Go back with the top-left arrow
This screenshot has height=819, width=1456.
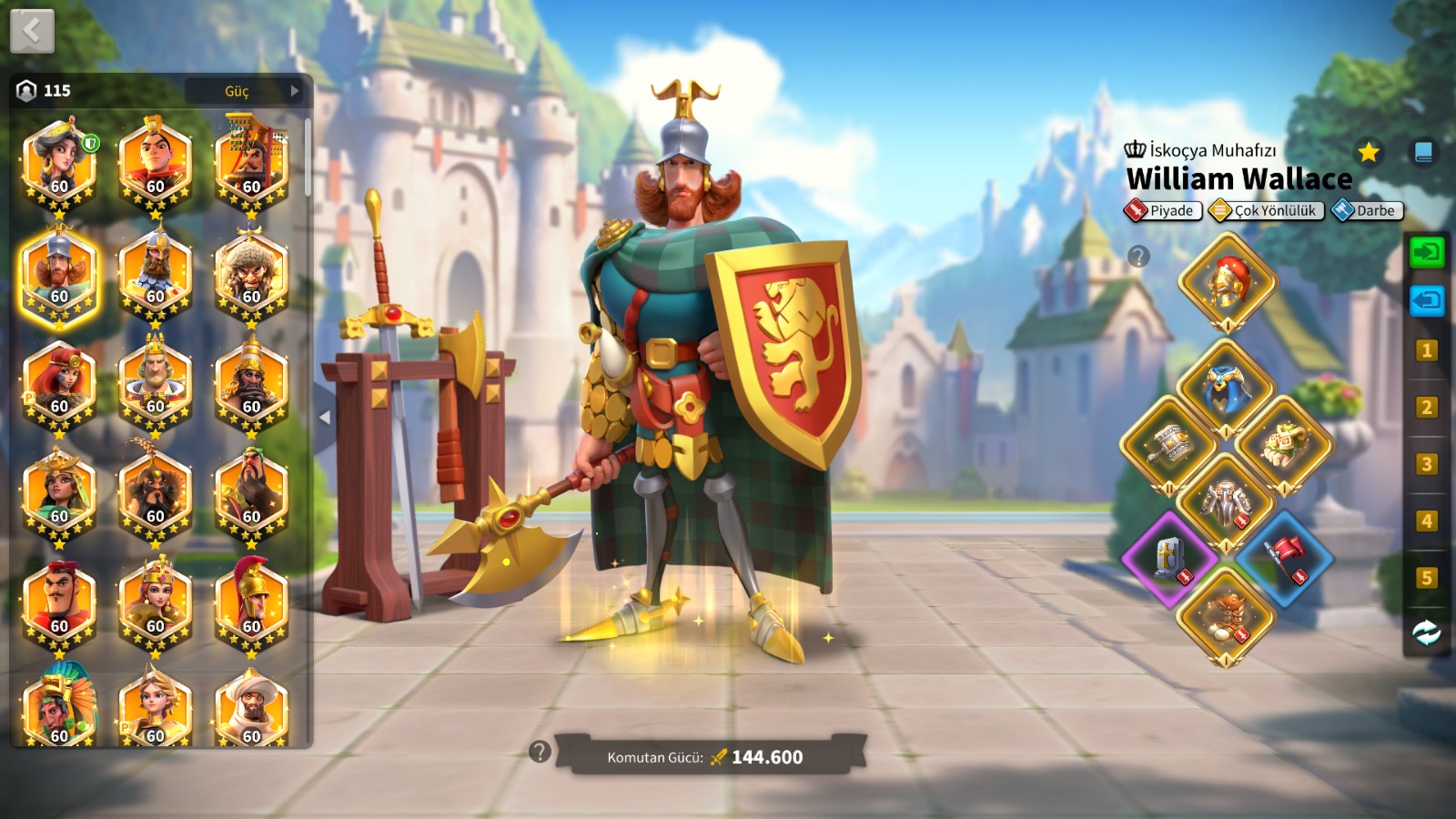point(32,32)
